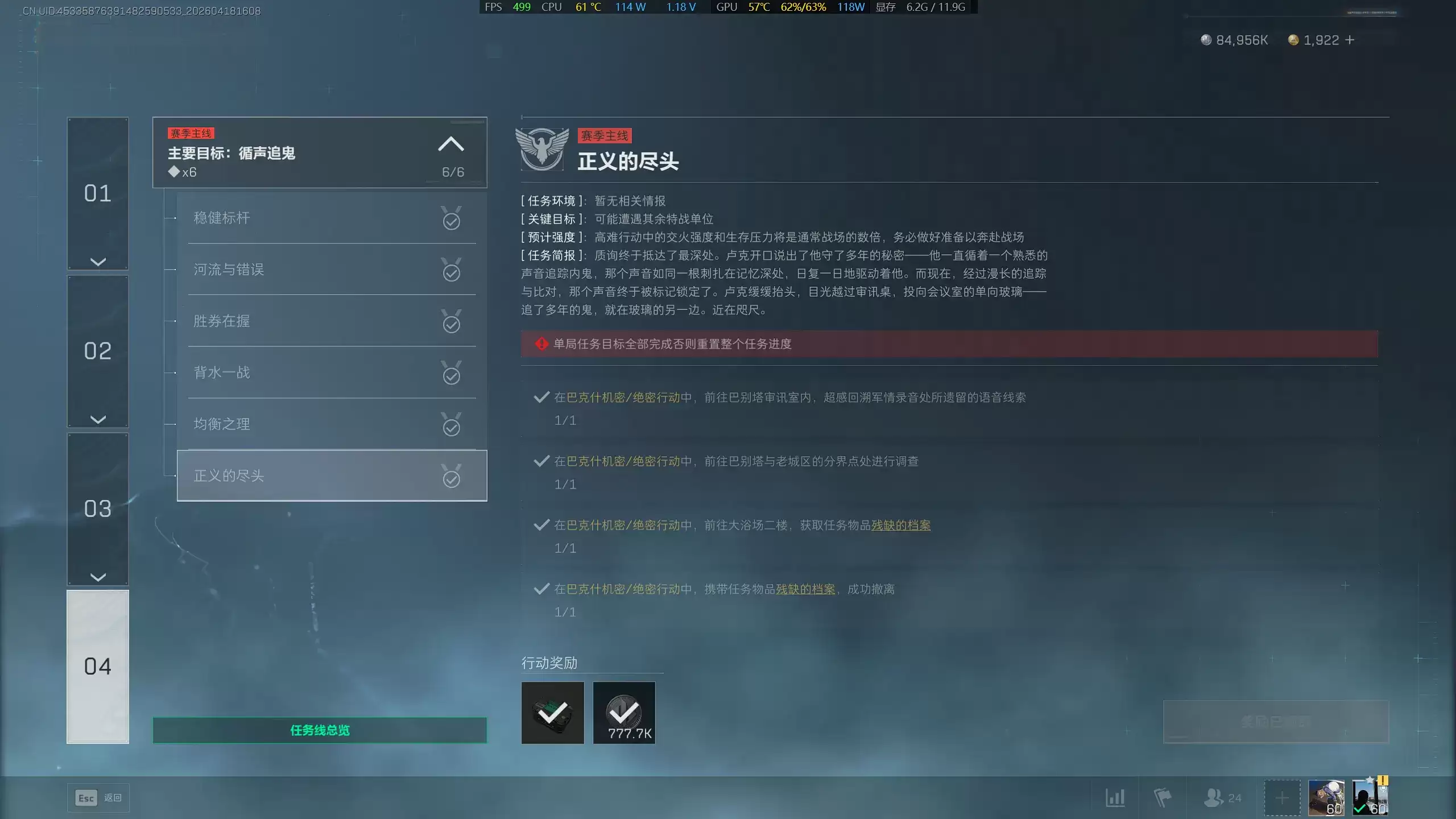Click the completion medal next to 河流与错误
The width and height of the screenshot is (1456, 819).
click(x=451, y=271)
